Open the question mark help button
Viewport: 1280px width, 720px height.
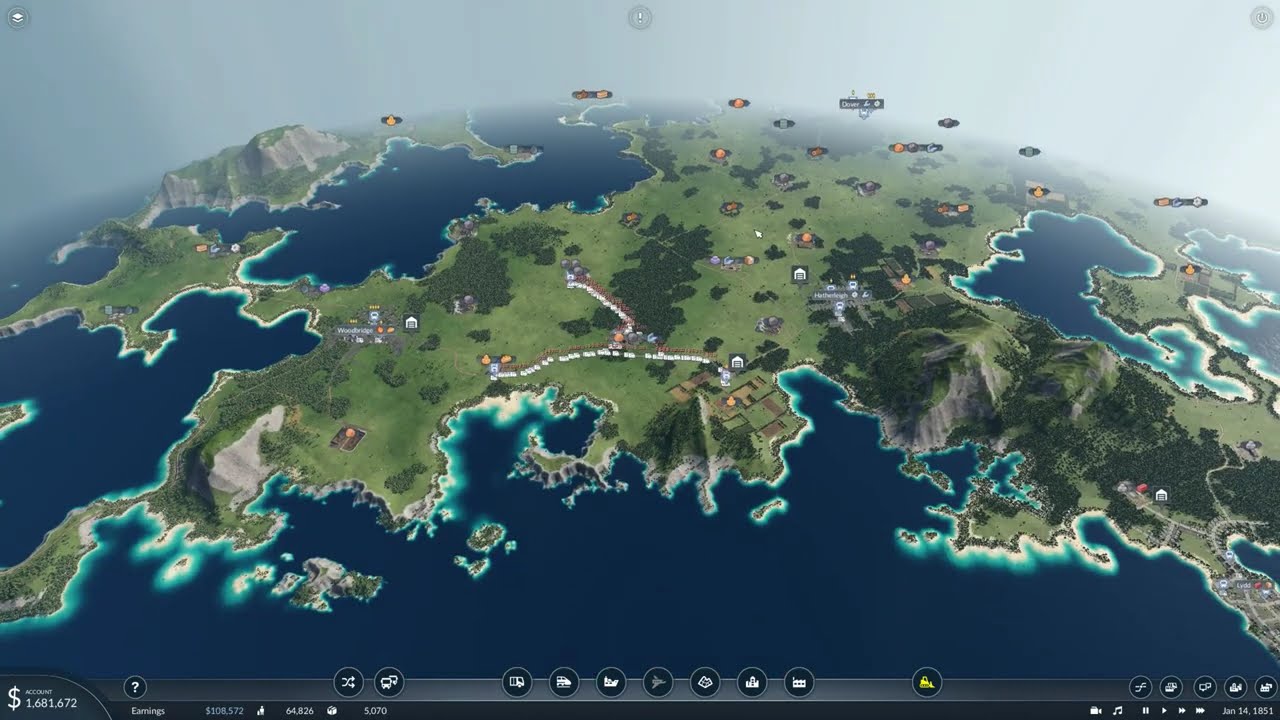coord(135,687)
